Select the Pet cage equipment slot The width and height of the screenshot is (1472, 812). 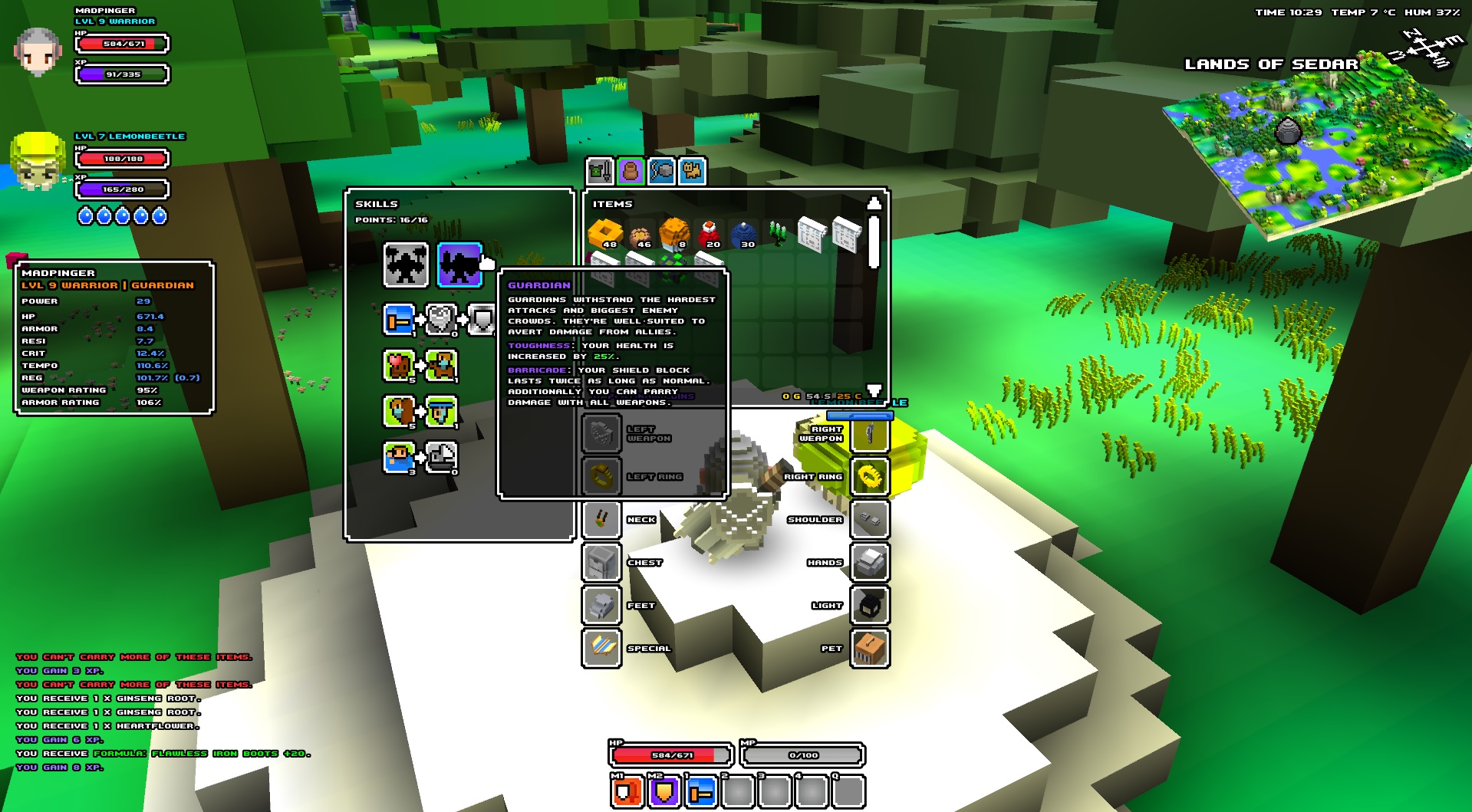[870, 648]
